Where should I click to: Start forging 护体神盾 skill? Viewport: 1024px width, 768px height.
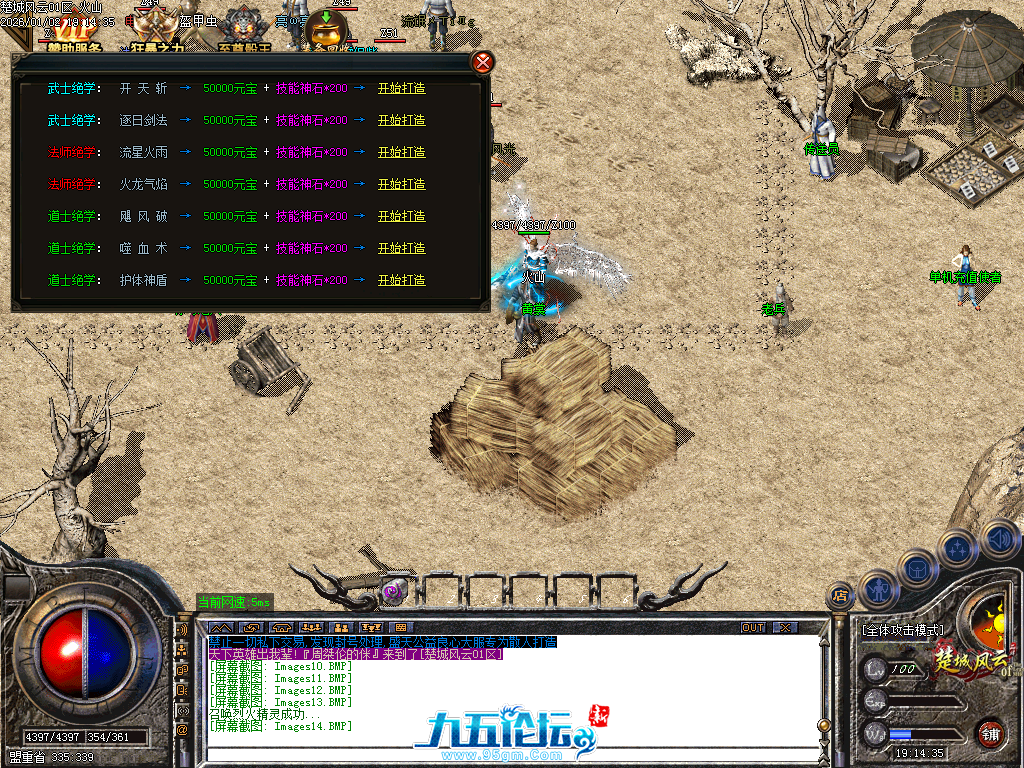401,280
